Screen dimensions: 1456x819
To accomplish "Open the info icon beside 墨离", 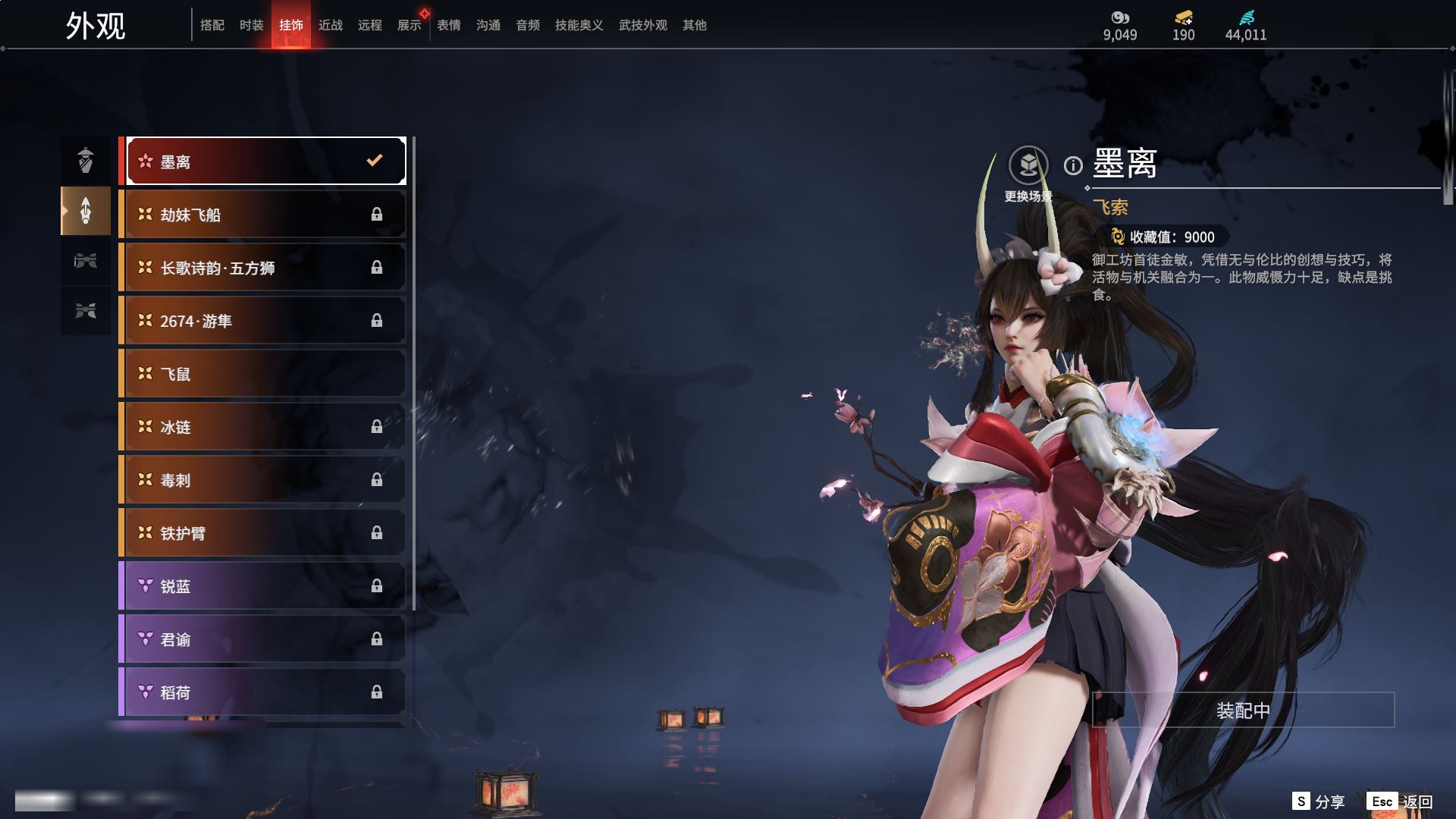I will 1073,165.
